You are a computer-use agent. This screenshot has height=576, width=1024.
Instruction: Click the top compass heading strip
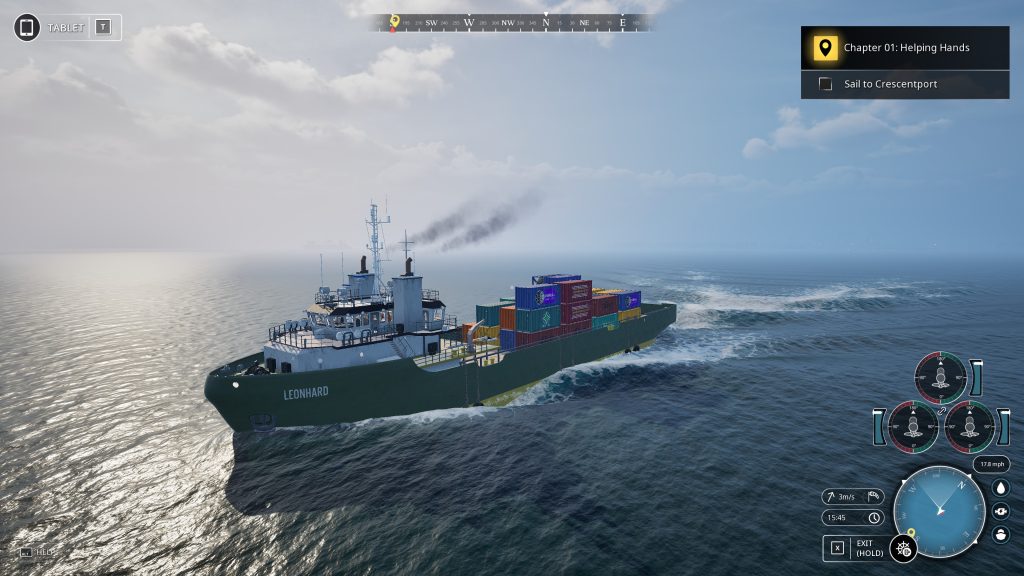(512, 22)
